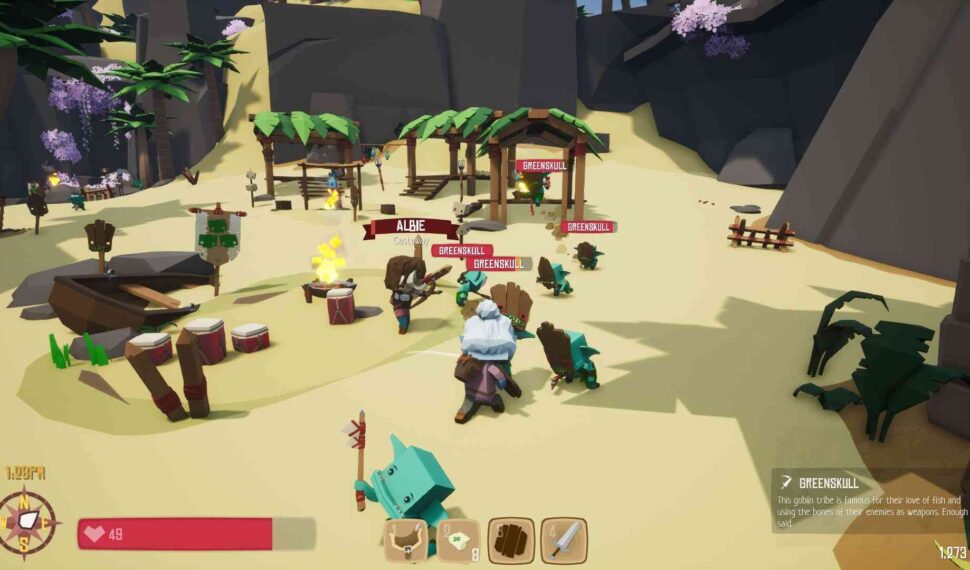Screen dimensions: 970x570
Task: Select the sword in hotbar slot 4
Action: click(x=563, y=541)
